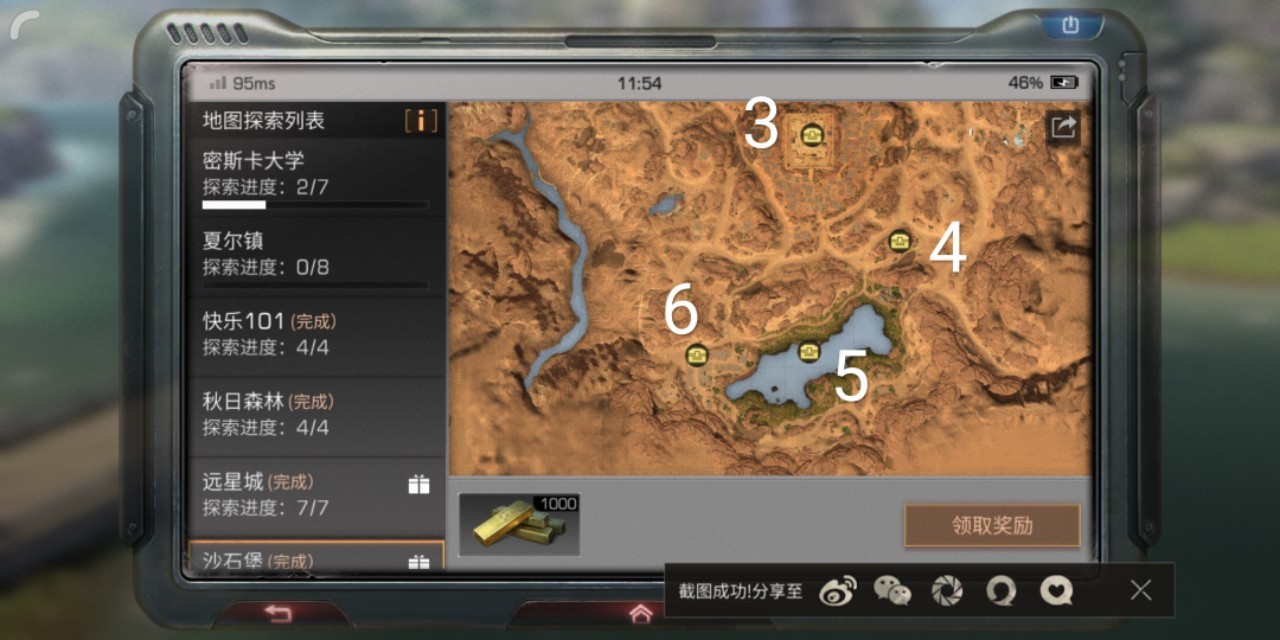Tap the red home button
Viewport: 1280px width, 640px height.
point(640,614)
